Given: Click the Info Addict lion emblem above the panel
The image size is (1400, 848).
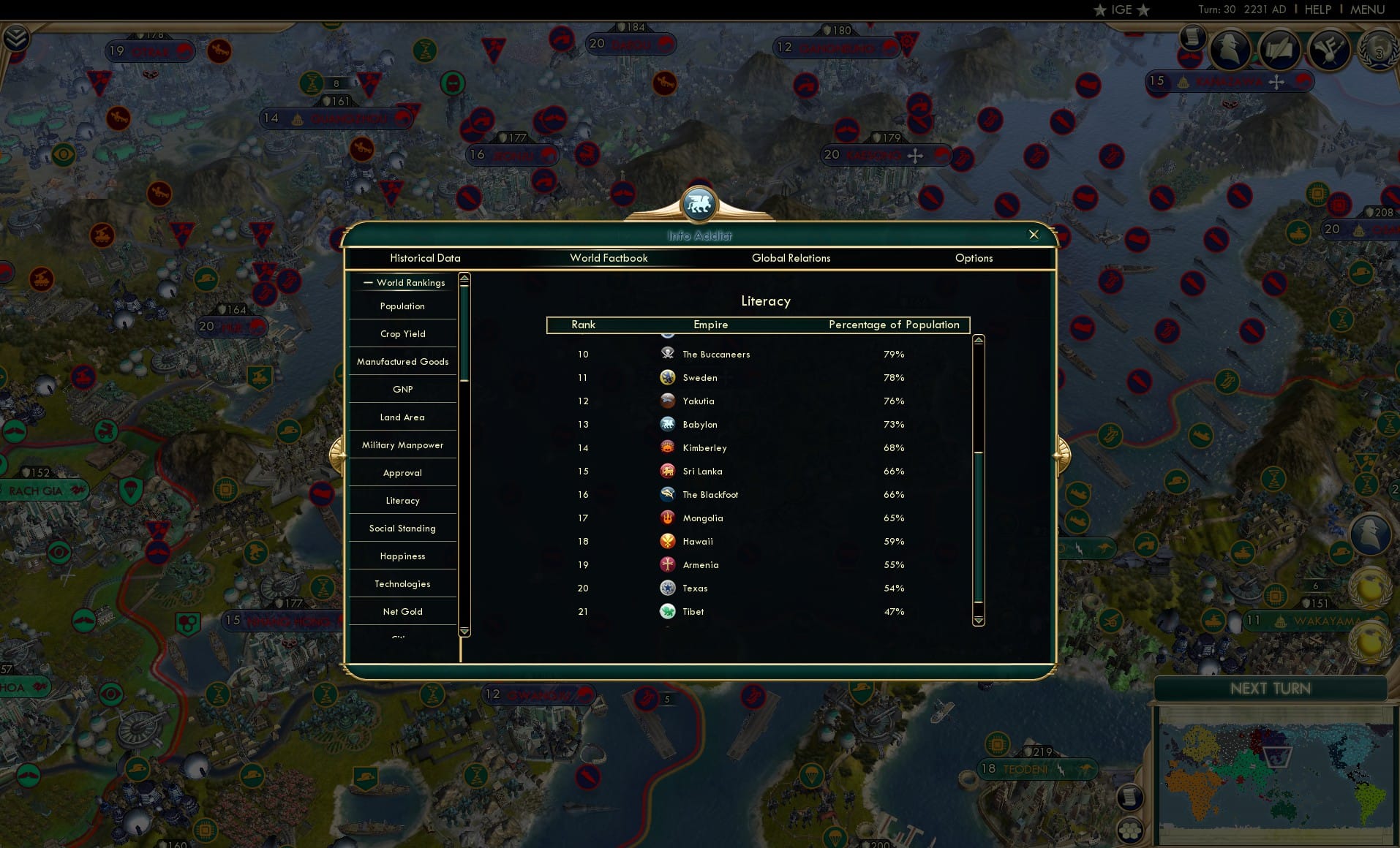Looking at the screenshot, I should 699,205.
